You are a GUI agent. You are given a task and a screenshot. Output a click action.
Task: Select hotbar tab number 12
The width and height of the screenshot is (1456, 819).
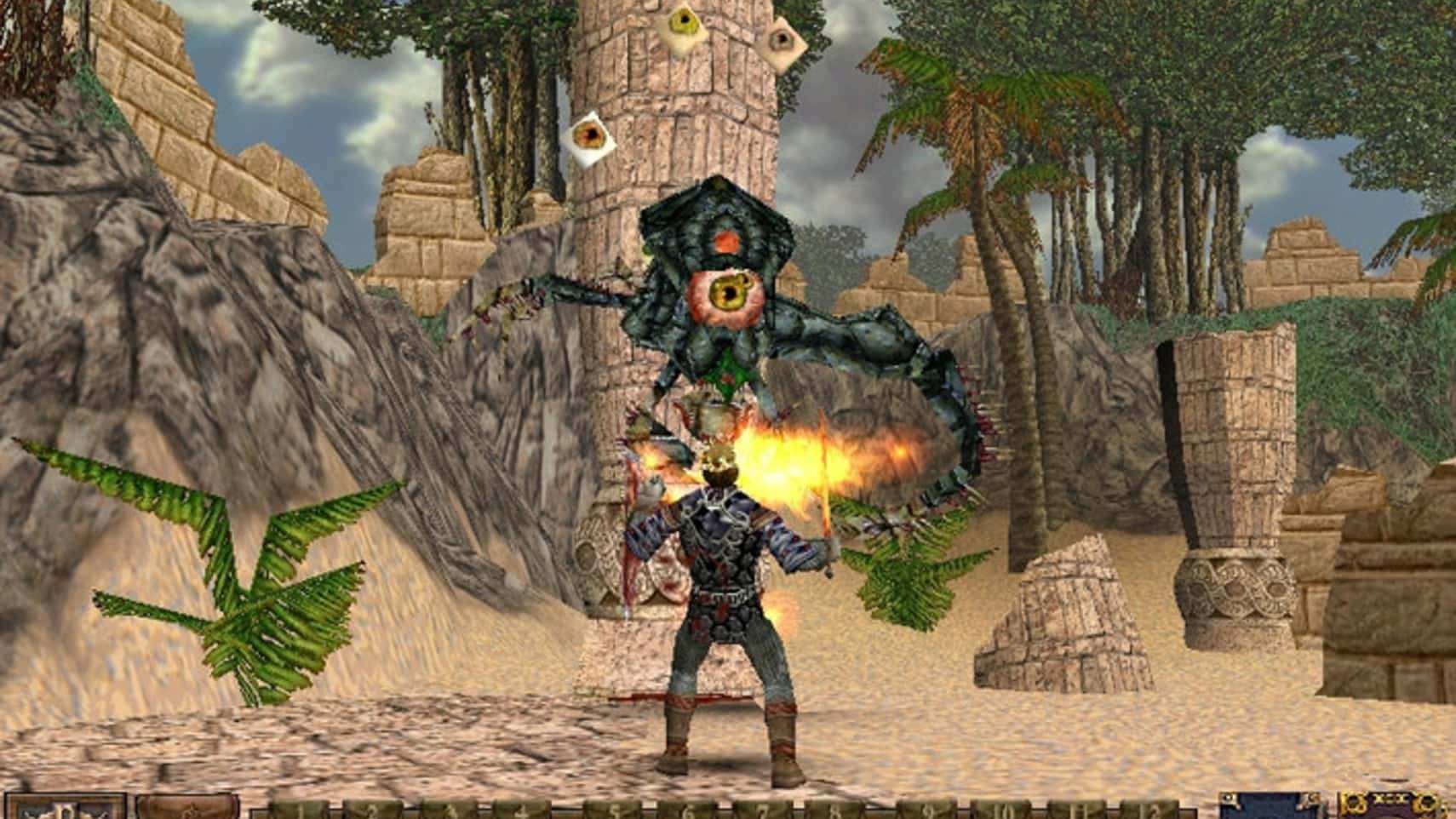point(1150,810)
